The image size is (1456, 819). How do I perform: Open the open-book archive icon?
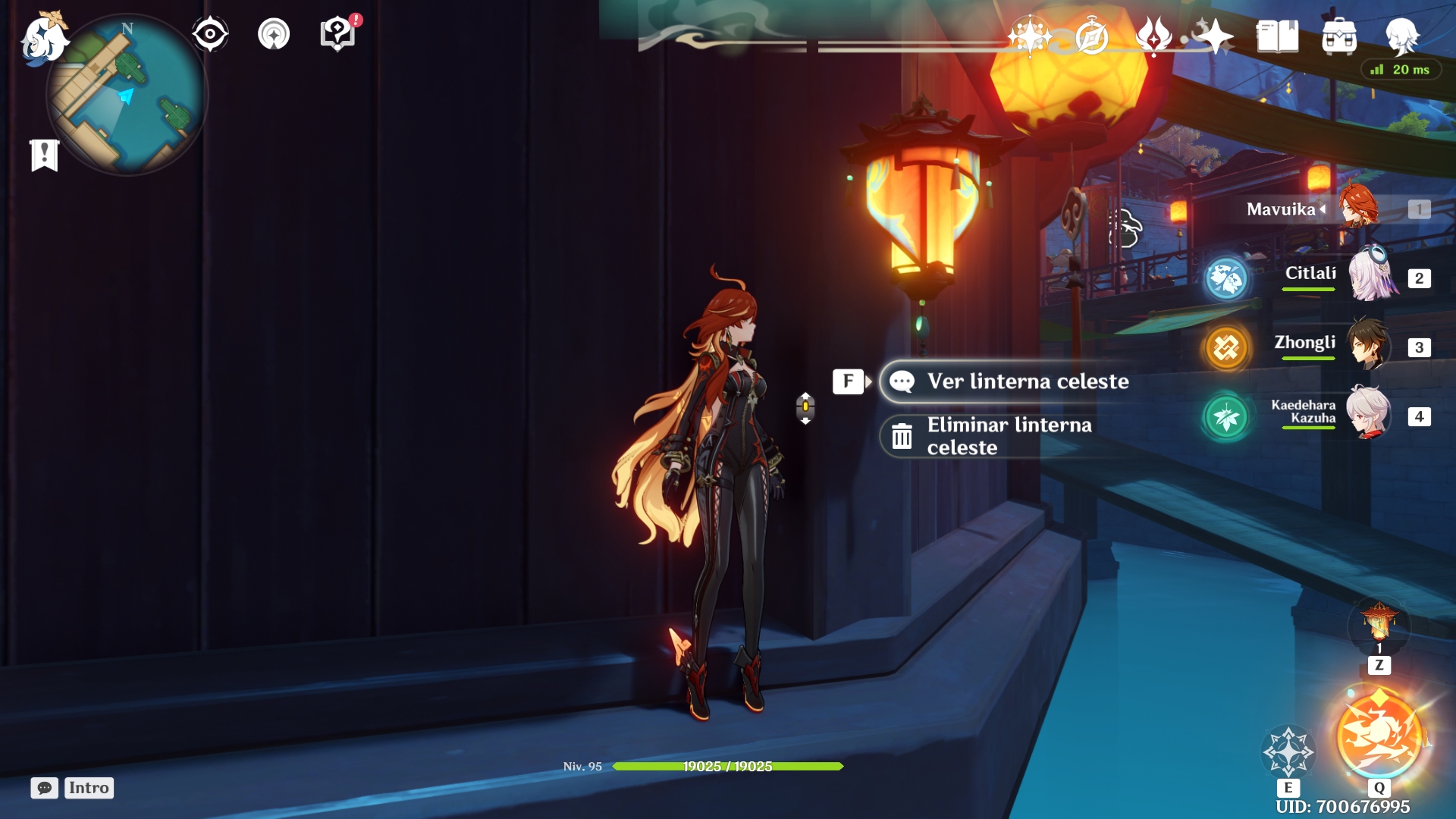(1277, 36)
